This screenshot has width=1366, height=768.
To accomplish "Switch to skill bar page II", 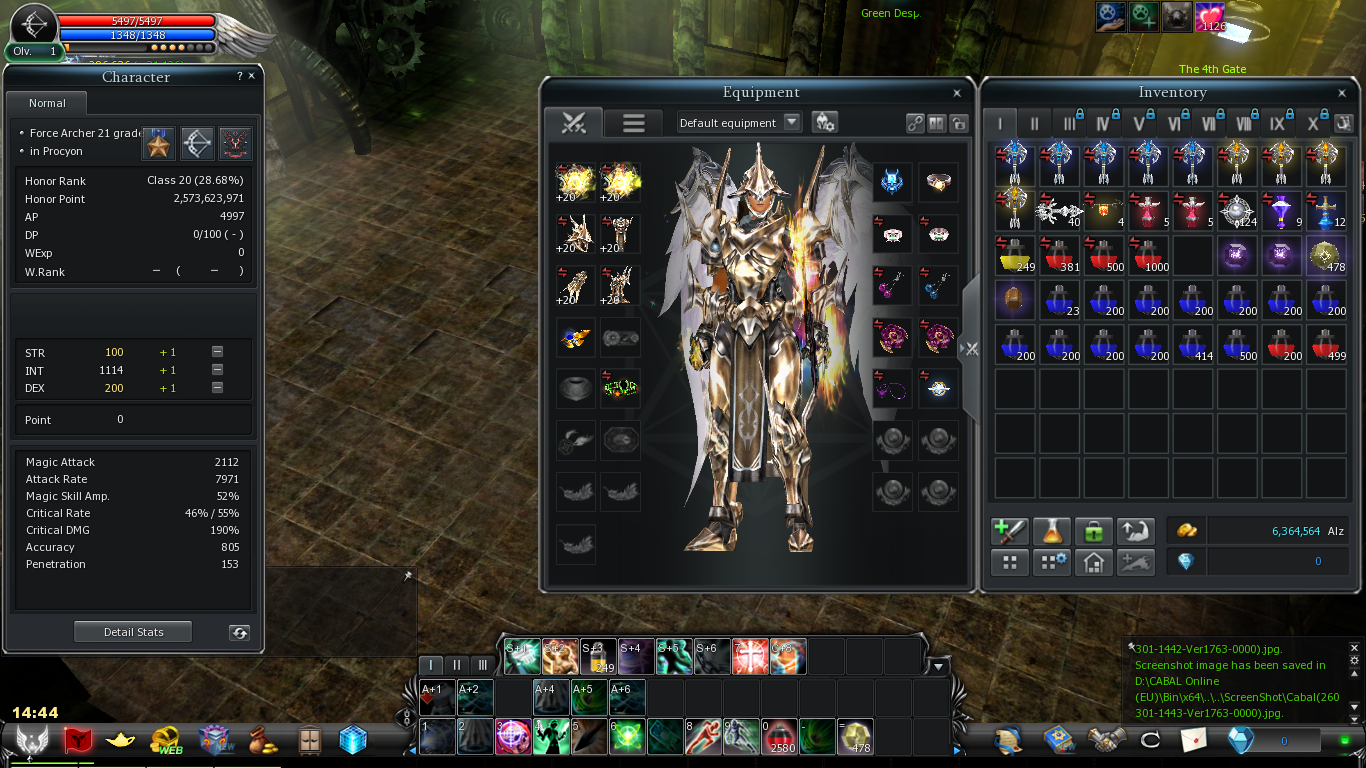I will (x=457, y=665).
